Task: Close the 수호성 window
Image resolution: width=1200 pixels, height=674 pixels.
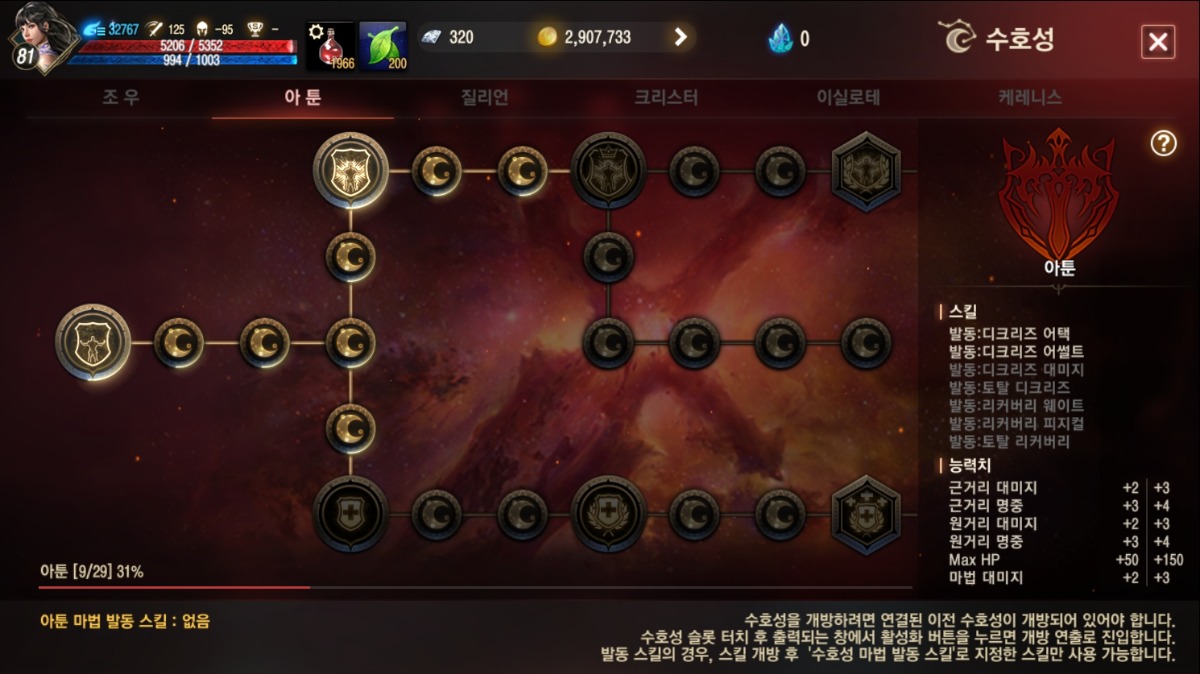Action: click(1157, 41)
